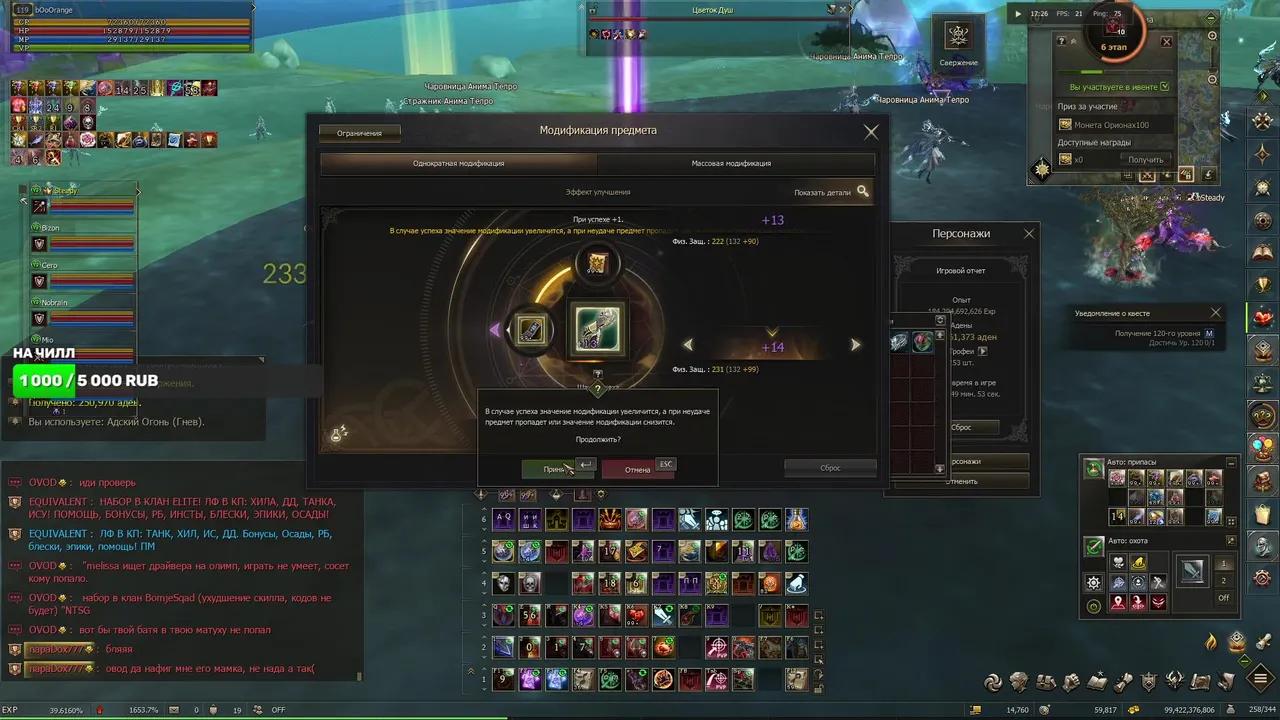Click quickslot 2 in the auto-hunt panel

click(x=1223, y=579)
